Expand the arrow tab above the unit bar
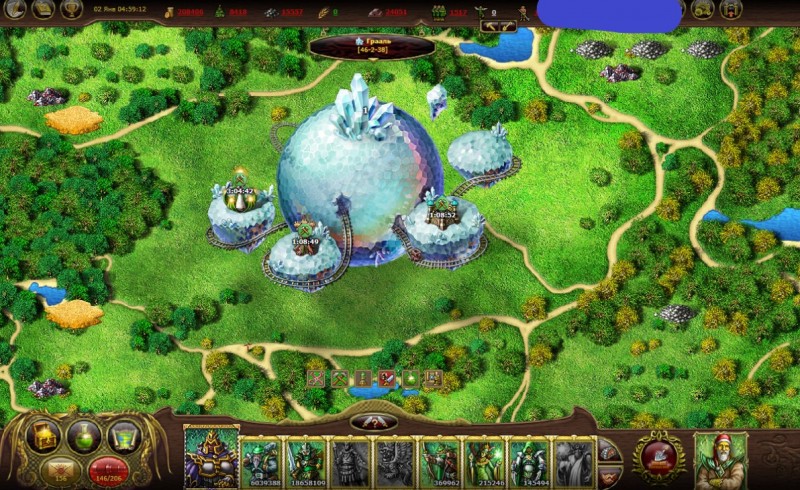800x490 pixels. pyautogui.click(x=373, y=420)
